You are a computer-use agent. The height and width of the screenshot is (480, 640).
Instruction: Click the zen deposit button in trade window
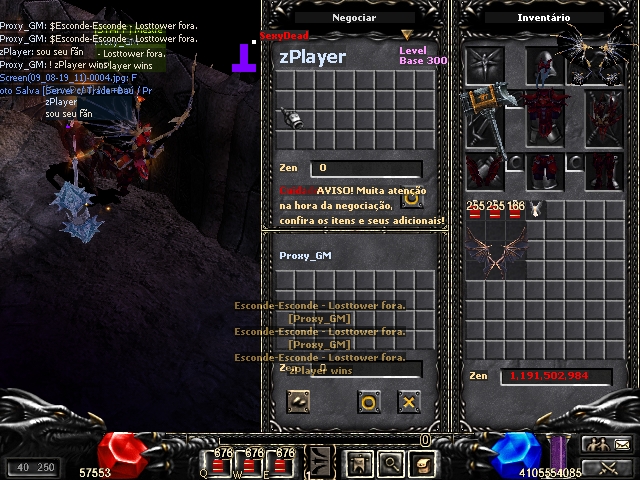pyautogui.click(x=297, y=402)
